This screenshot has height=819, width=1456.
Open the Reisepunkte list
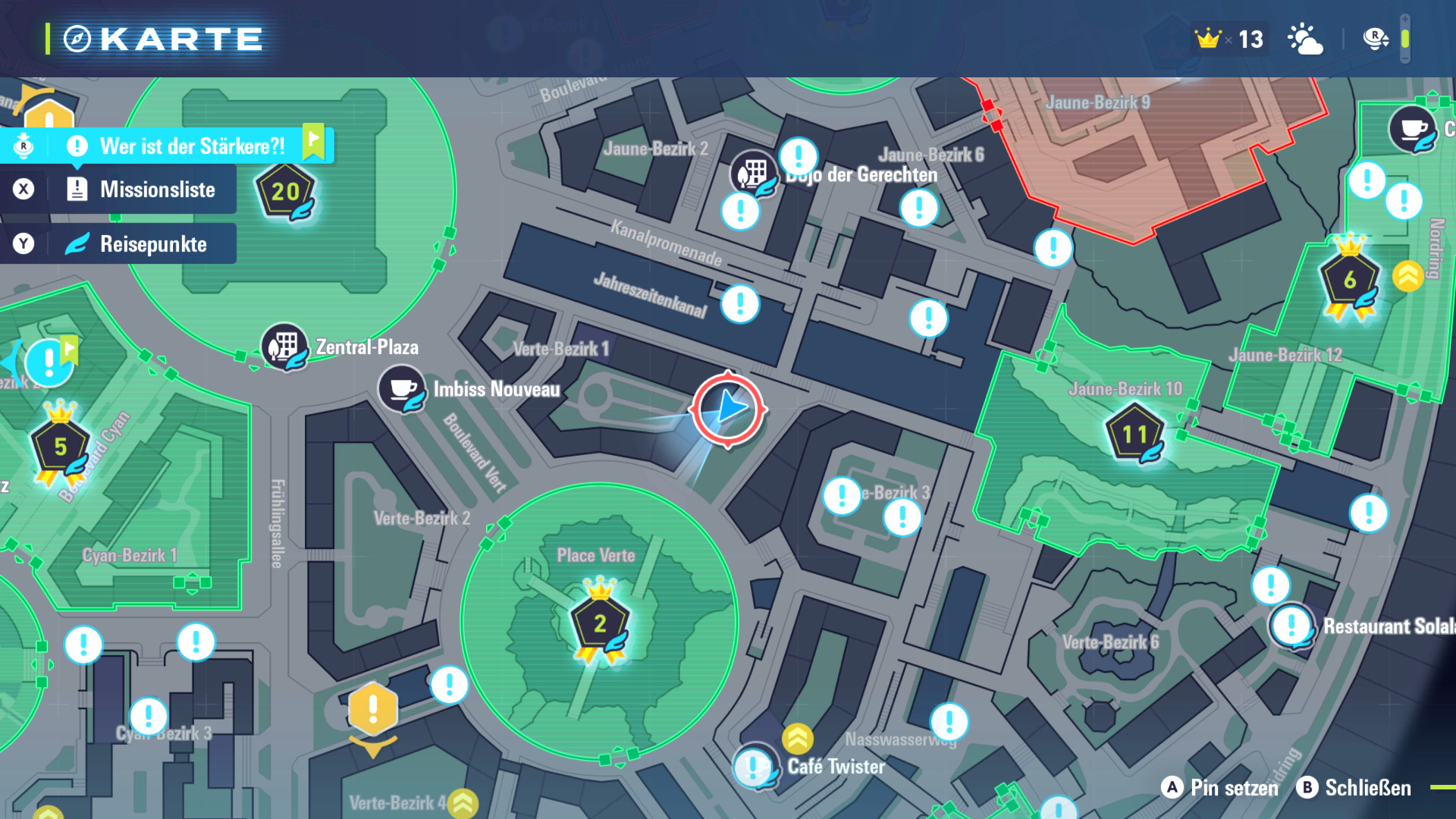click(x=152, y=244)
